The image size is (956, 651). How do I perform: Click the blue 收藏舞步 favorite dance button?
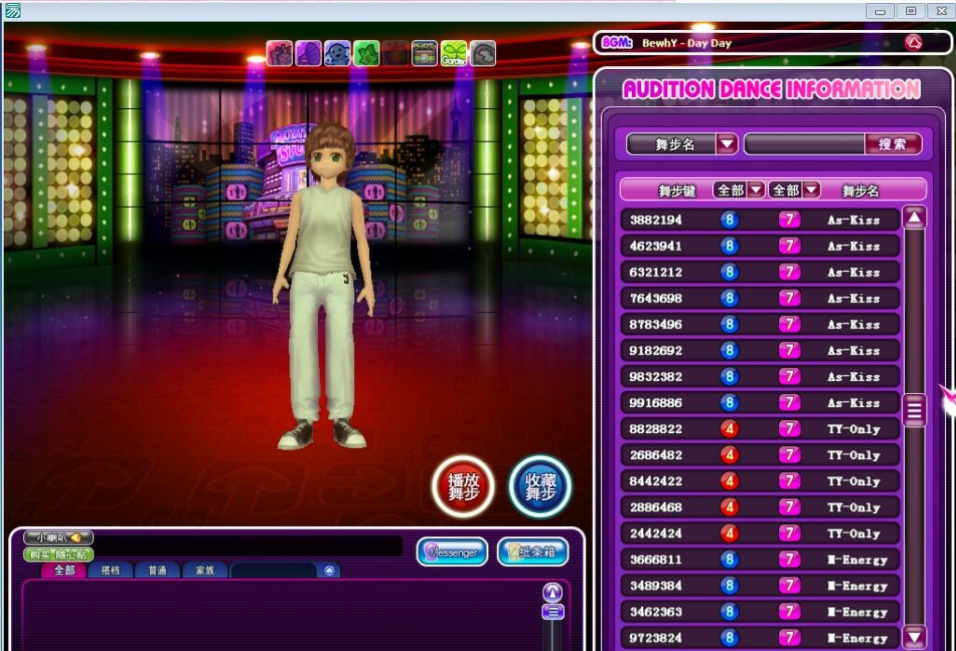(x=539, y=486)
